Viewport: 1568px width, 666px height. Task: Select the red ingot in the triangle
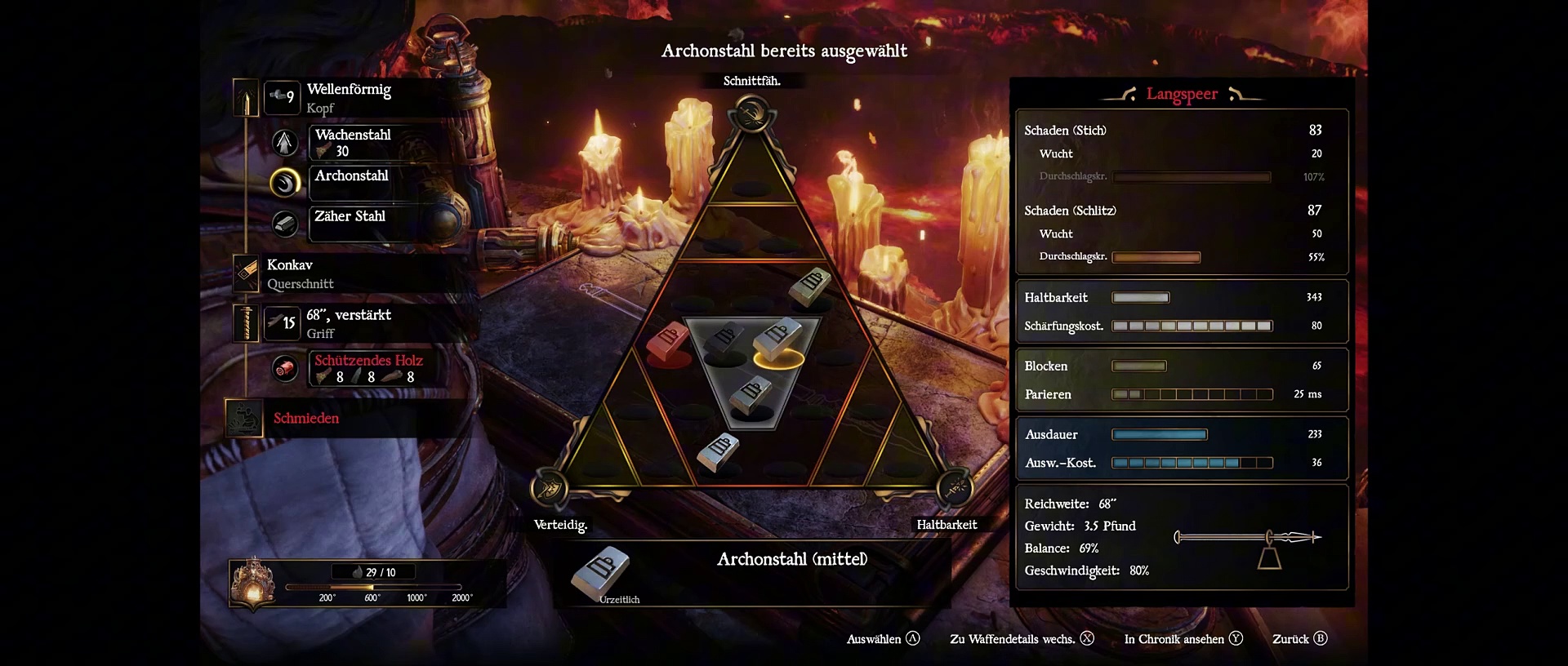(667, 341)
